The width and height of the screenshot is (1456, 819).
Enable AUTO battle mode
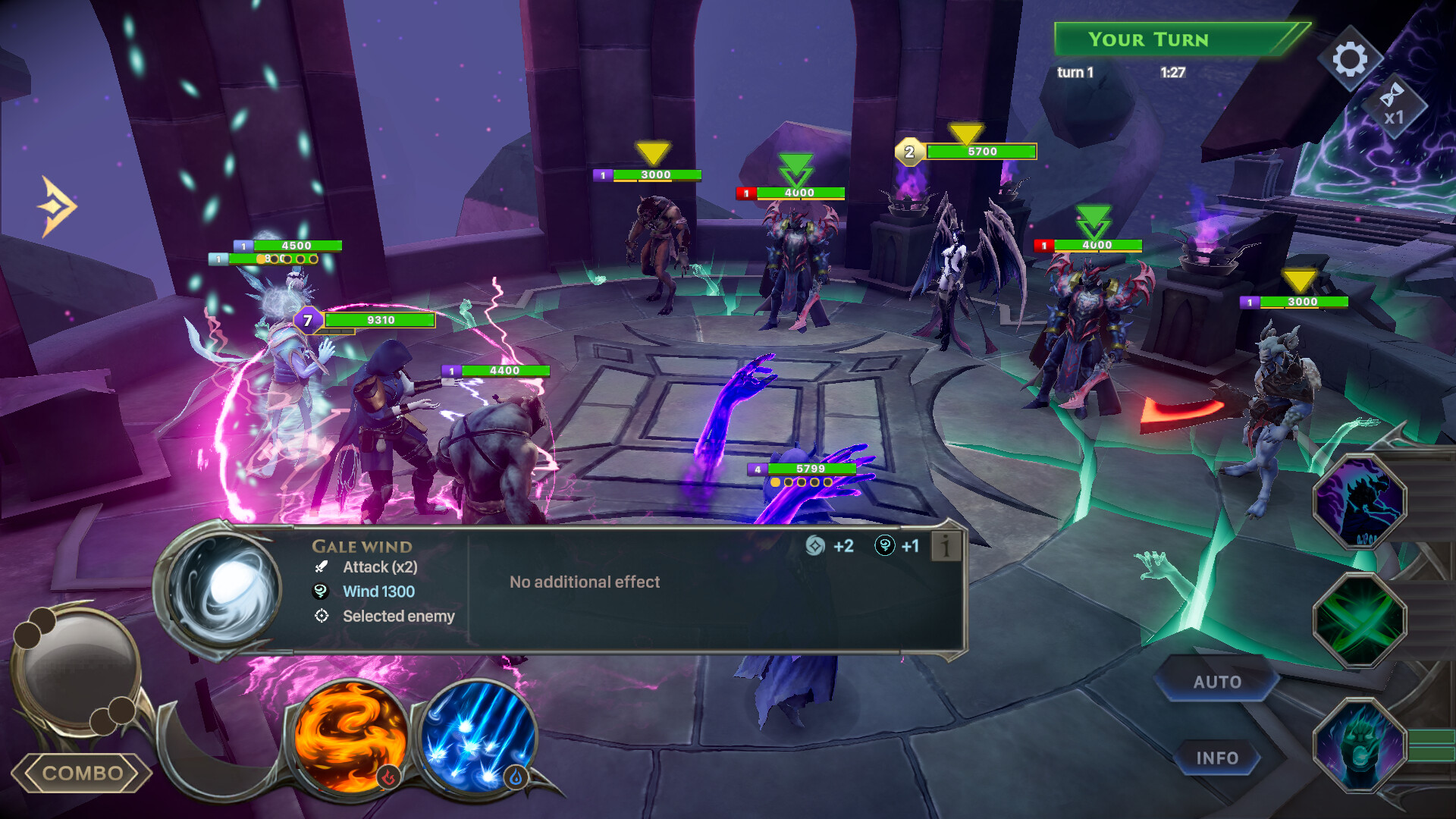[x=1217, y=682]
